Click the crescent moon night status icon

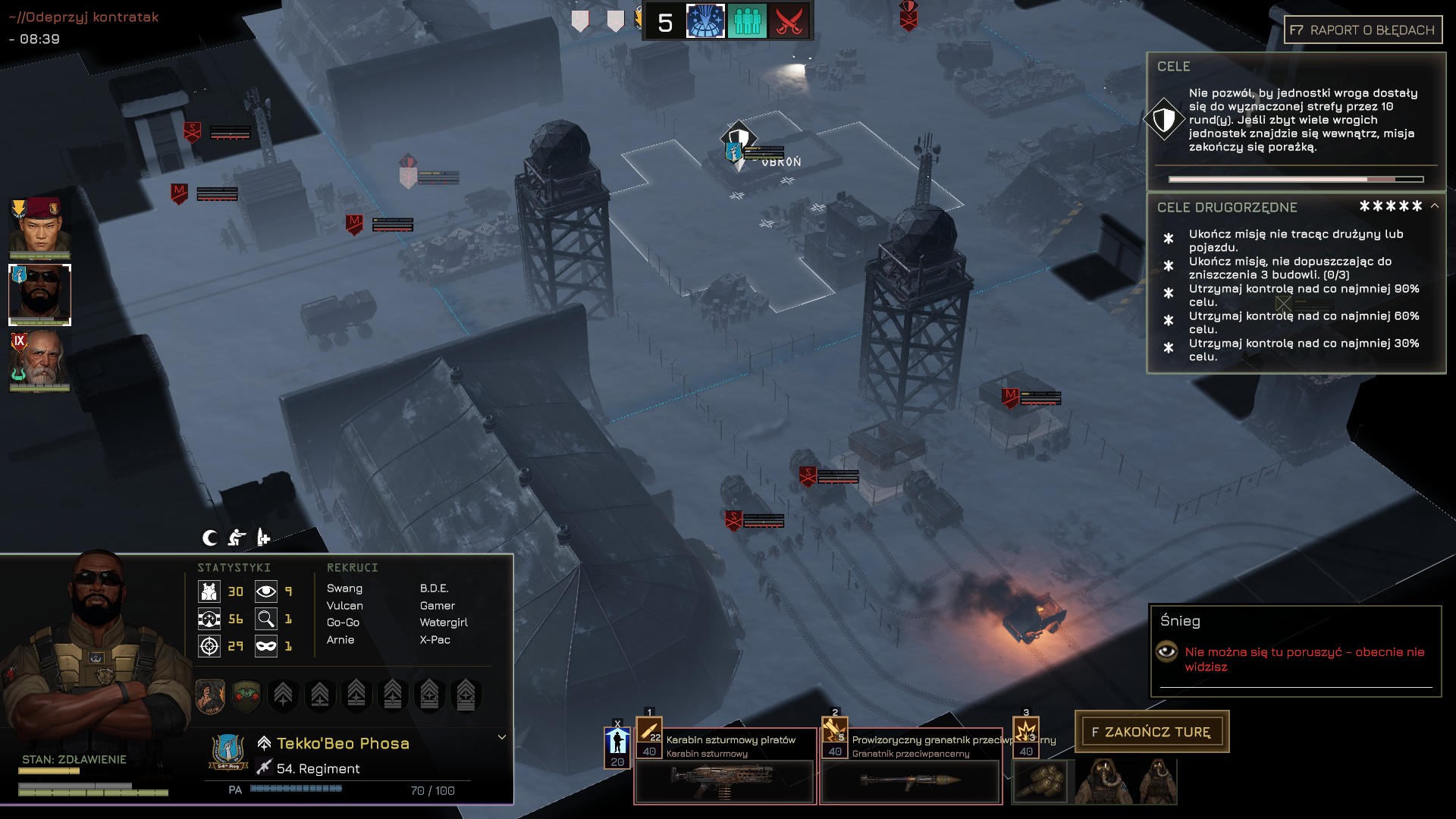click(x=210, y=538)
